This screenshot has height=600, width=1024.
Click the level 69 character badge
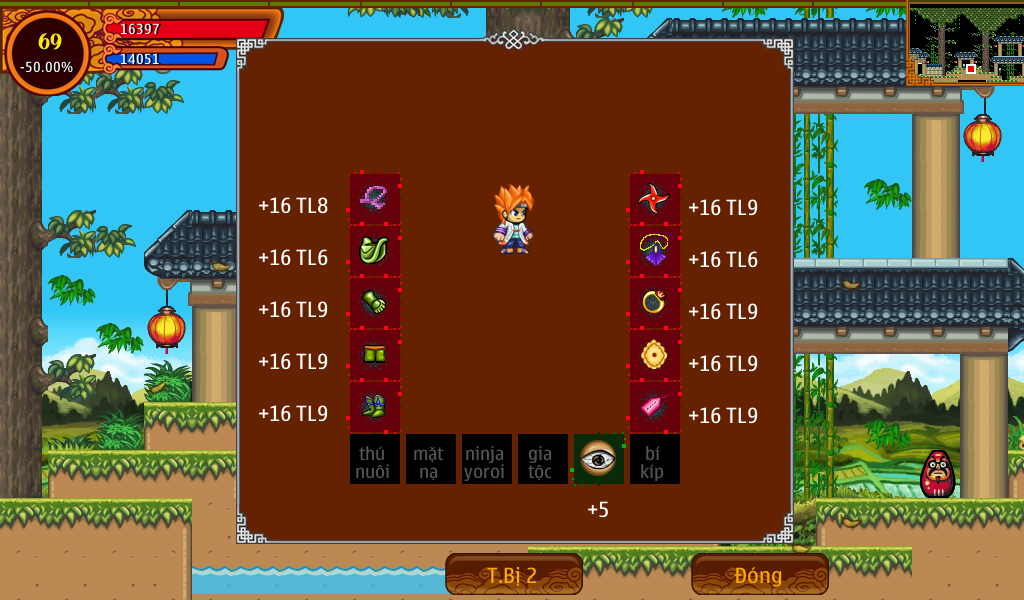48,52
